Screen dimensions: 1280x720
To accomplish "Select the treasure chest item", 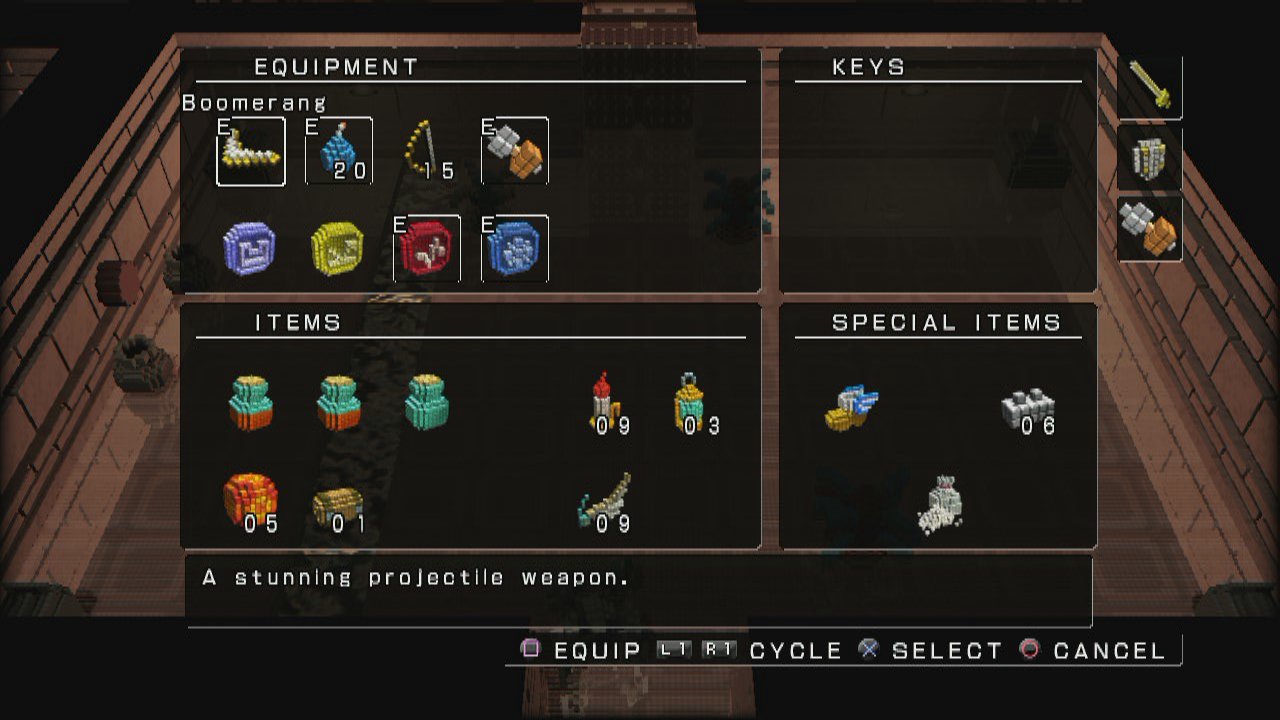I will [337, 507].
